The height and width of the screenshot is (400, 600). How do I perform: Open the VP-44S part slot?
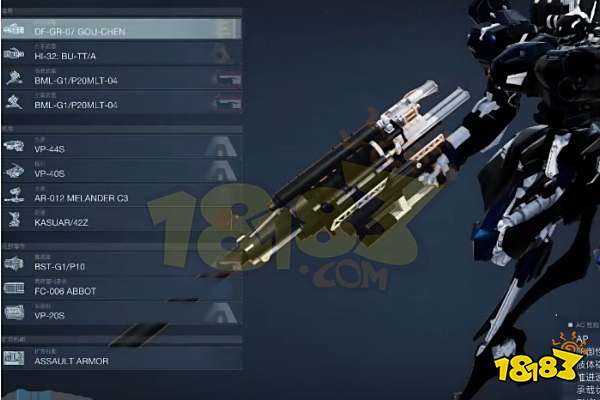[120, 146]
